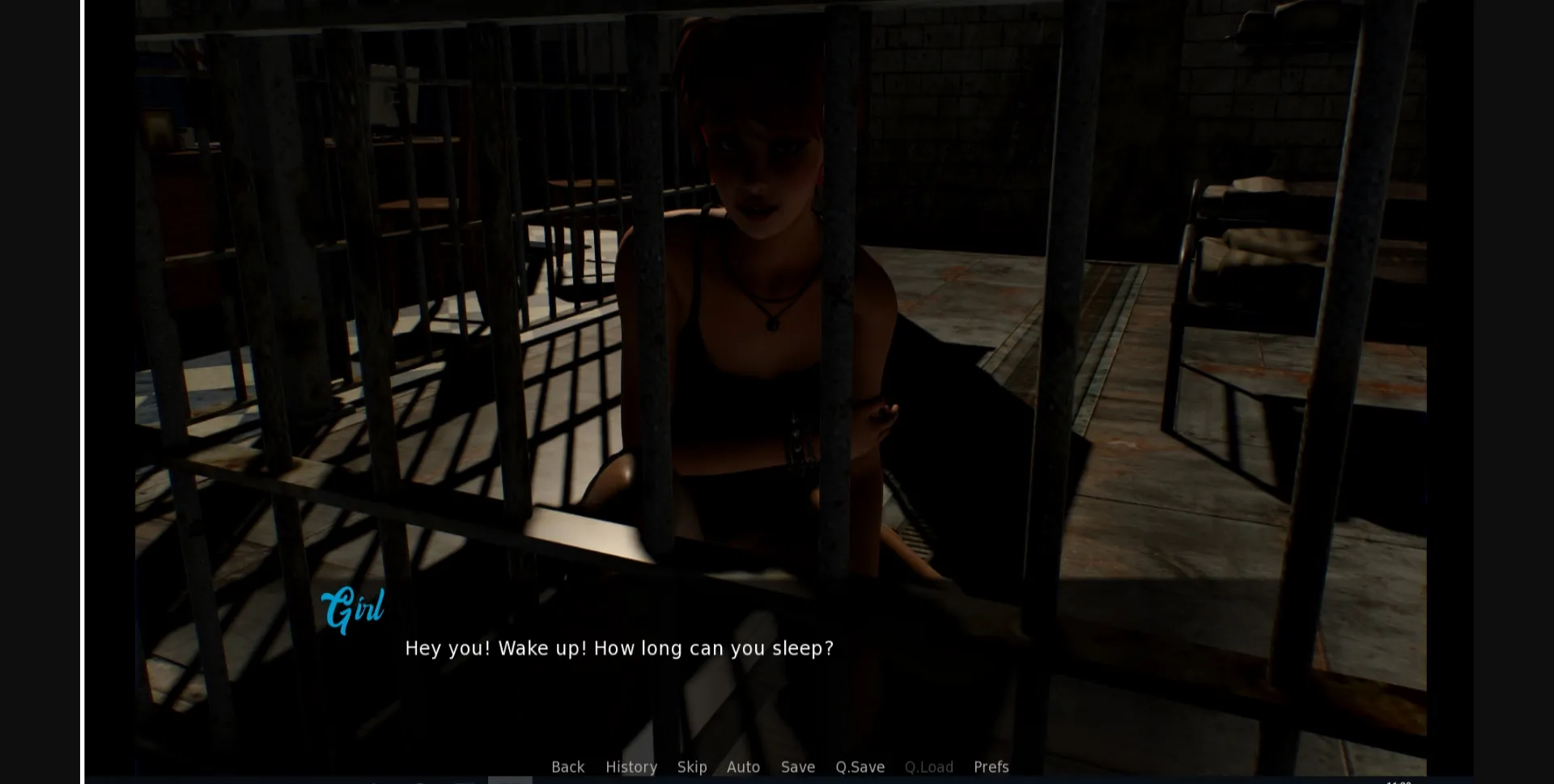This screenshot has width=1554, height=784.
Task: Click Prefs to adjust text speed
Action: (991, 767)
